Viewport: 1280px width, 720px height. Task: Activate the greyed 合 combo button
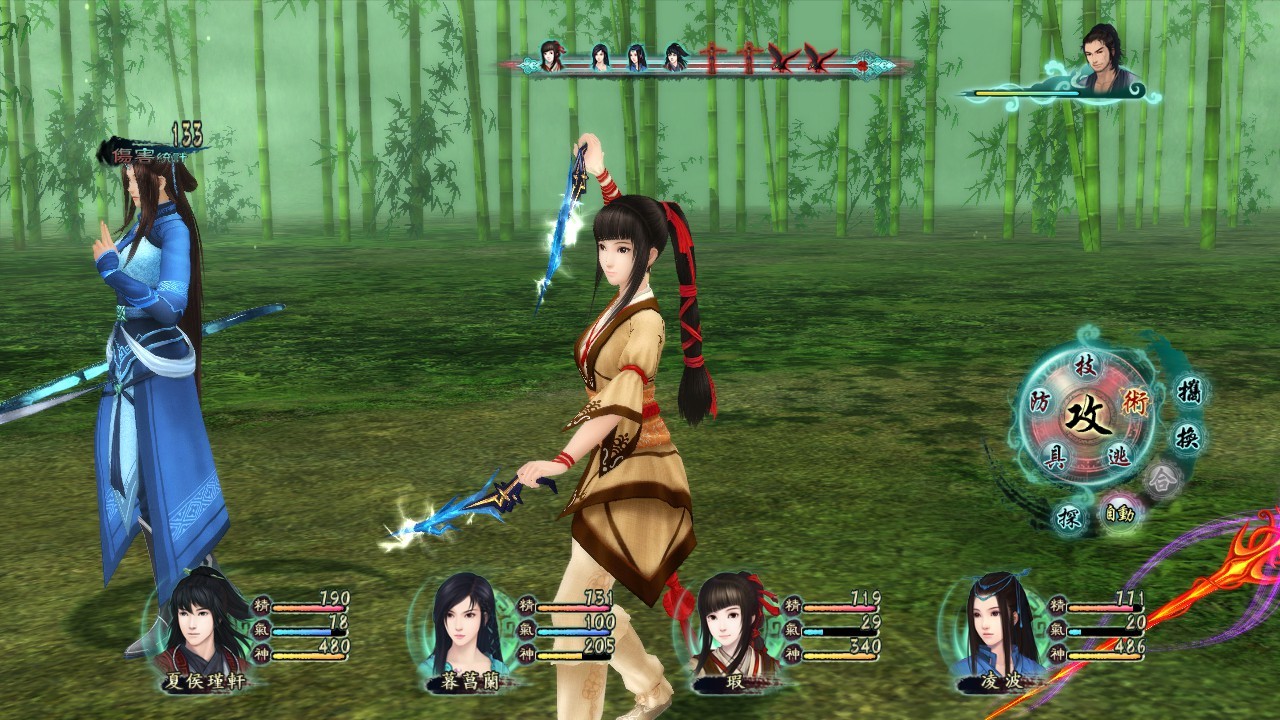click(x=1162, y=479)
